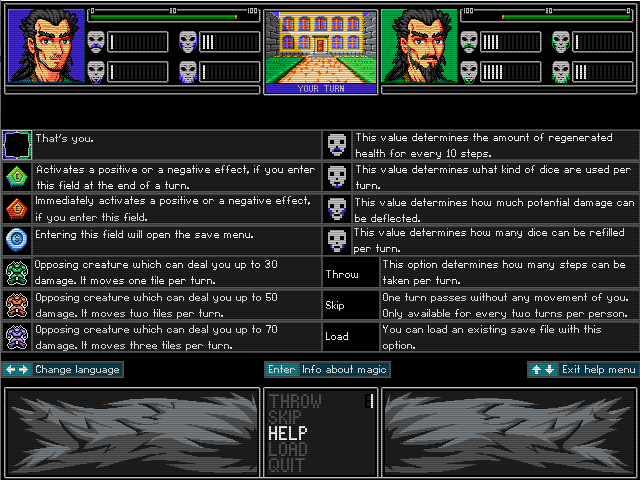
Task: Click the green creature help icon
Action: [x=17, y=272]
